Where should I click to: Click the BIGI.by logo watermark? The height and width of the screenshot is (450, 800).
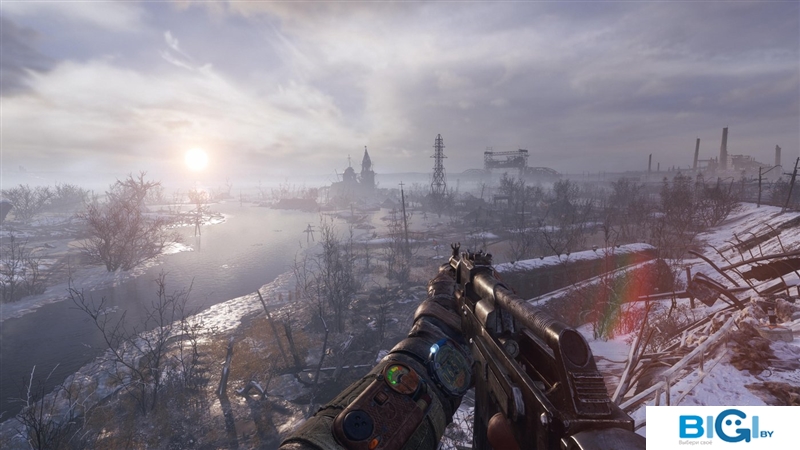pyautogui.click(x=722, y=427)
